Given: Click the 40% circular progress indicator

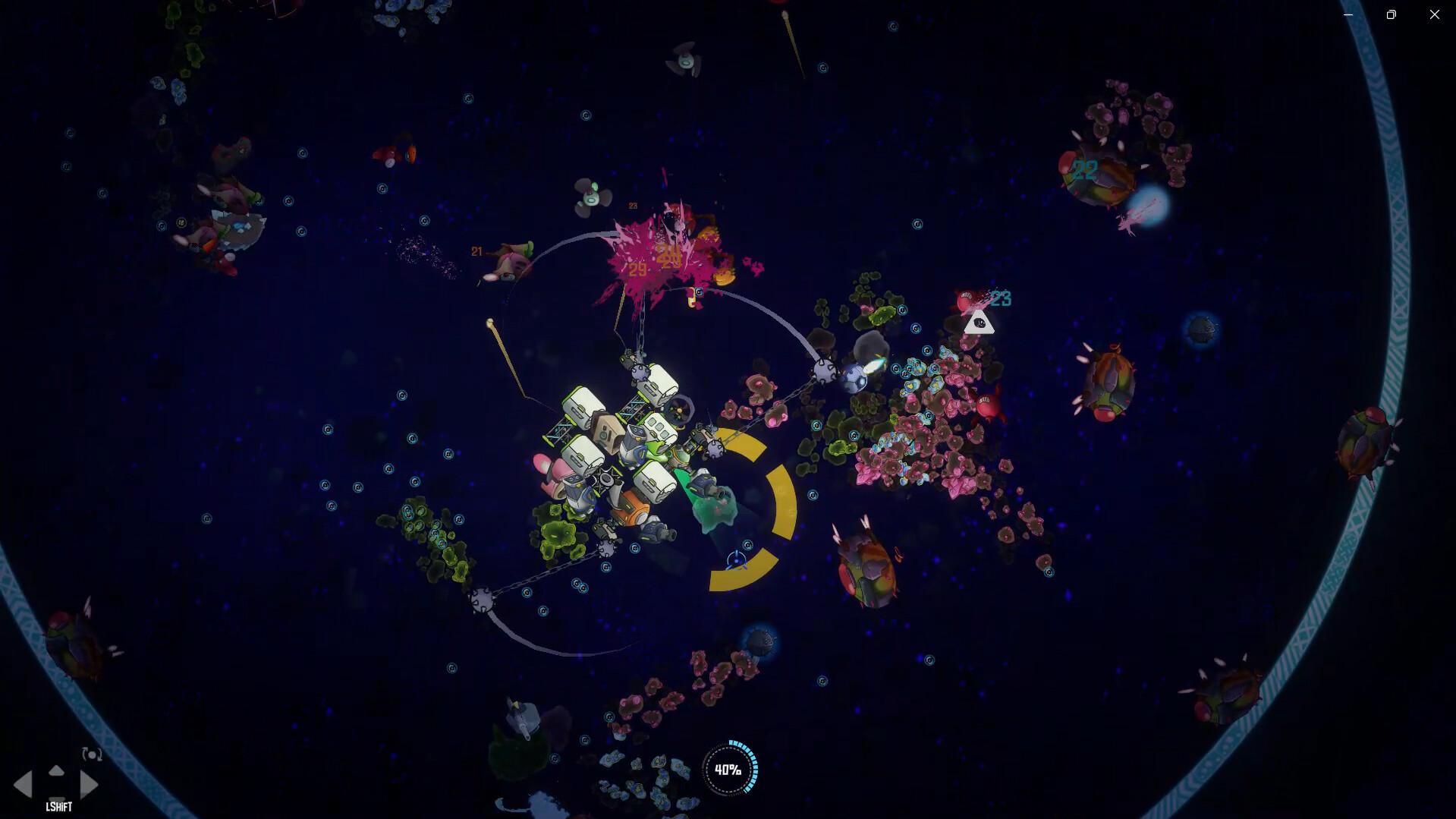Looking at the screenshot, I should pos(729,769).
